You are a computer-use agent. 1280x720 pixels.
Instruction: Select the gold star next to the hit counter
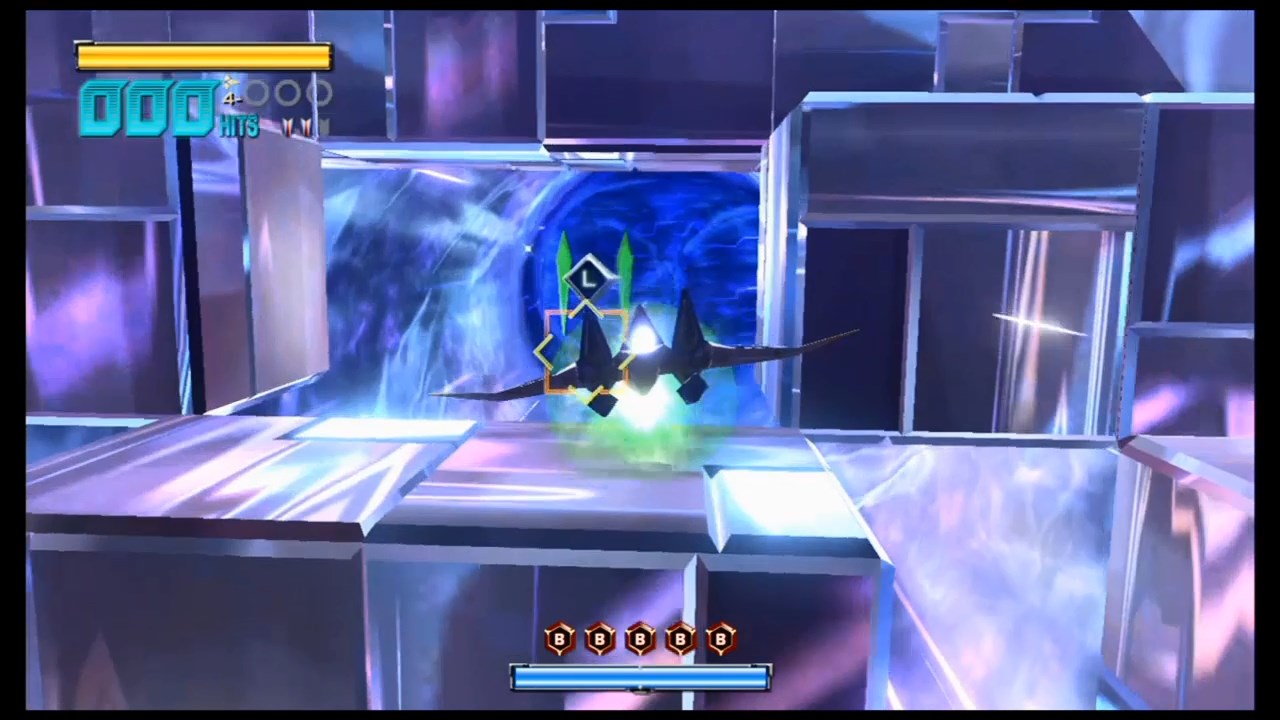coord(231,82)
